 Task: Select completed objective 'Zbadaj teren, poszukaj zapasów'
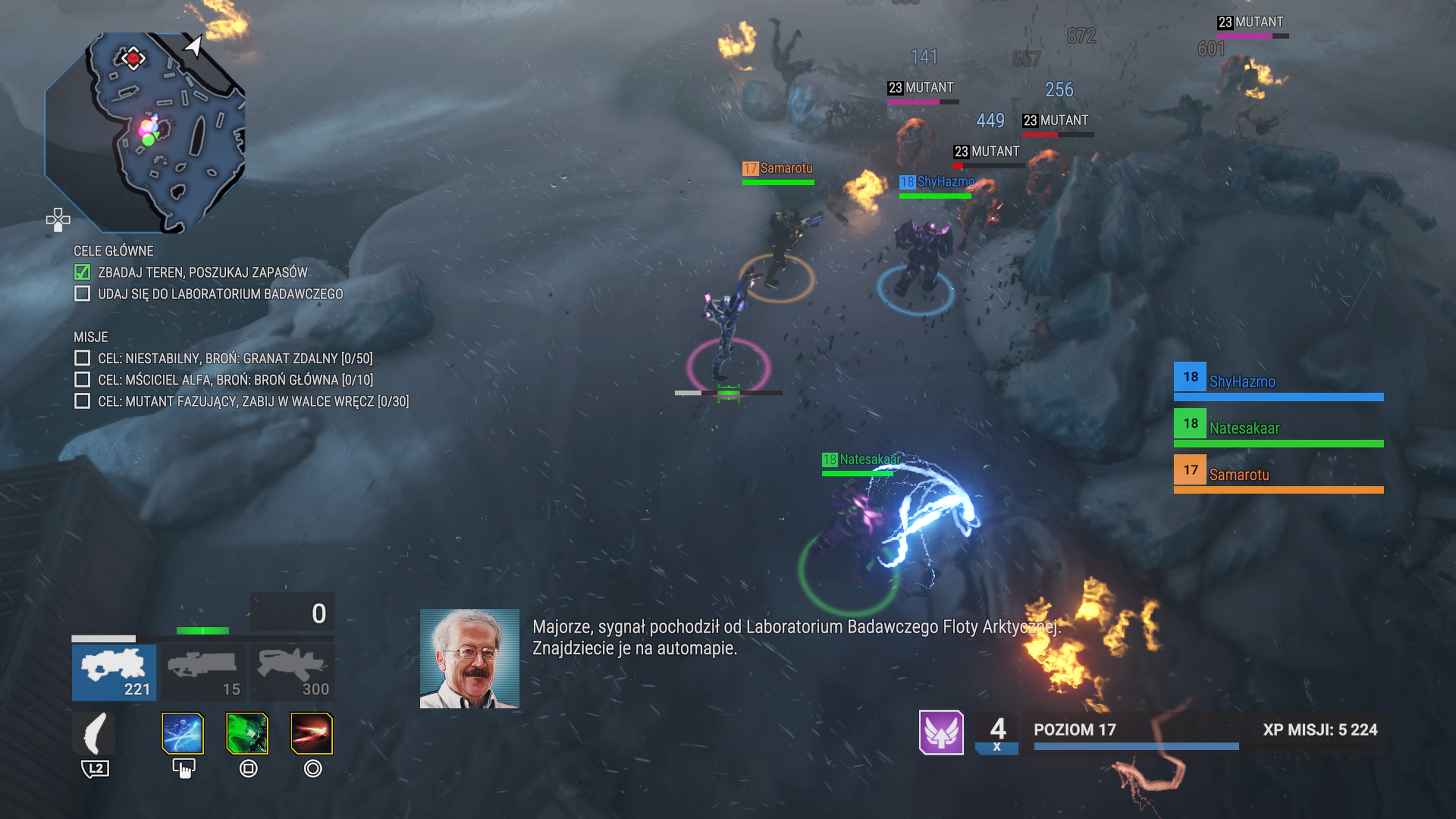pos(202,273)
